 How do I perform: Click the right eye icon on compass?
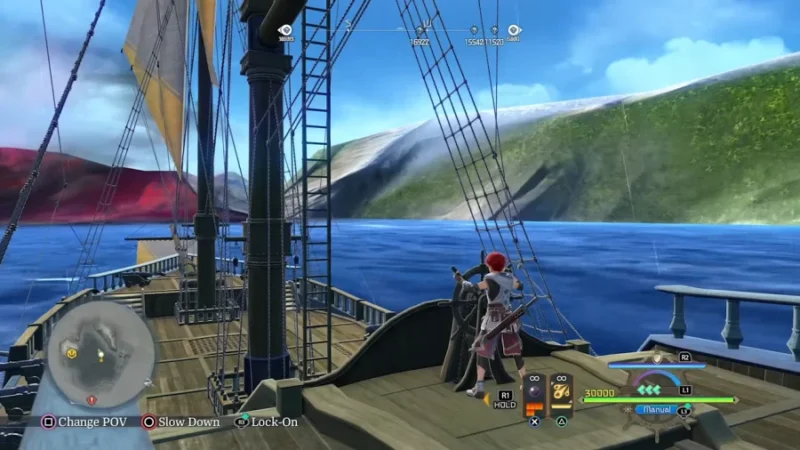(514, 31)
